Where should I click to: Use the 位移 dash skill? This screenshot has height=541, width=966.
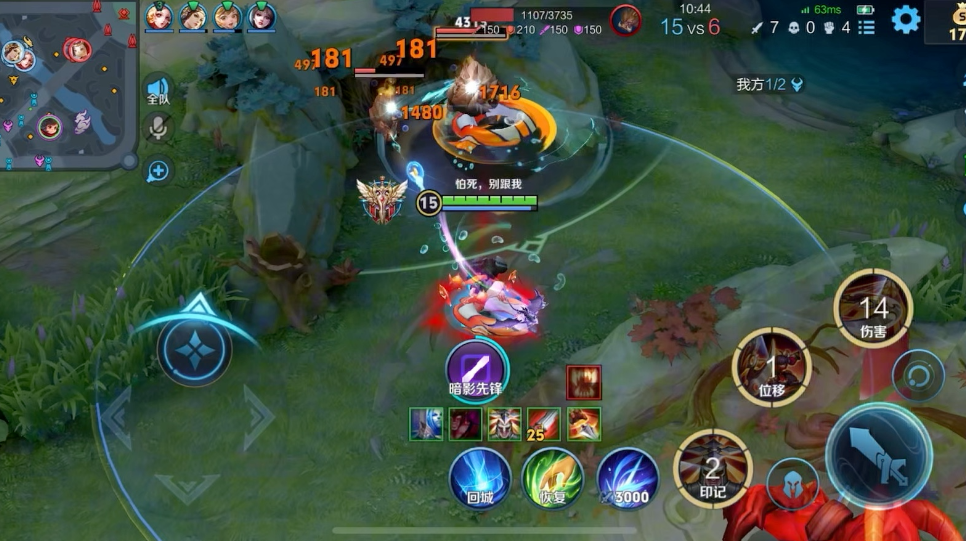tap(771, 367)
